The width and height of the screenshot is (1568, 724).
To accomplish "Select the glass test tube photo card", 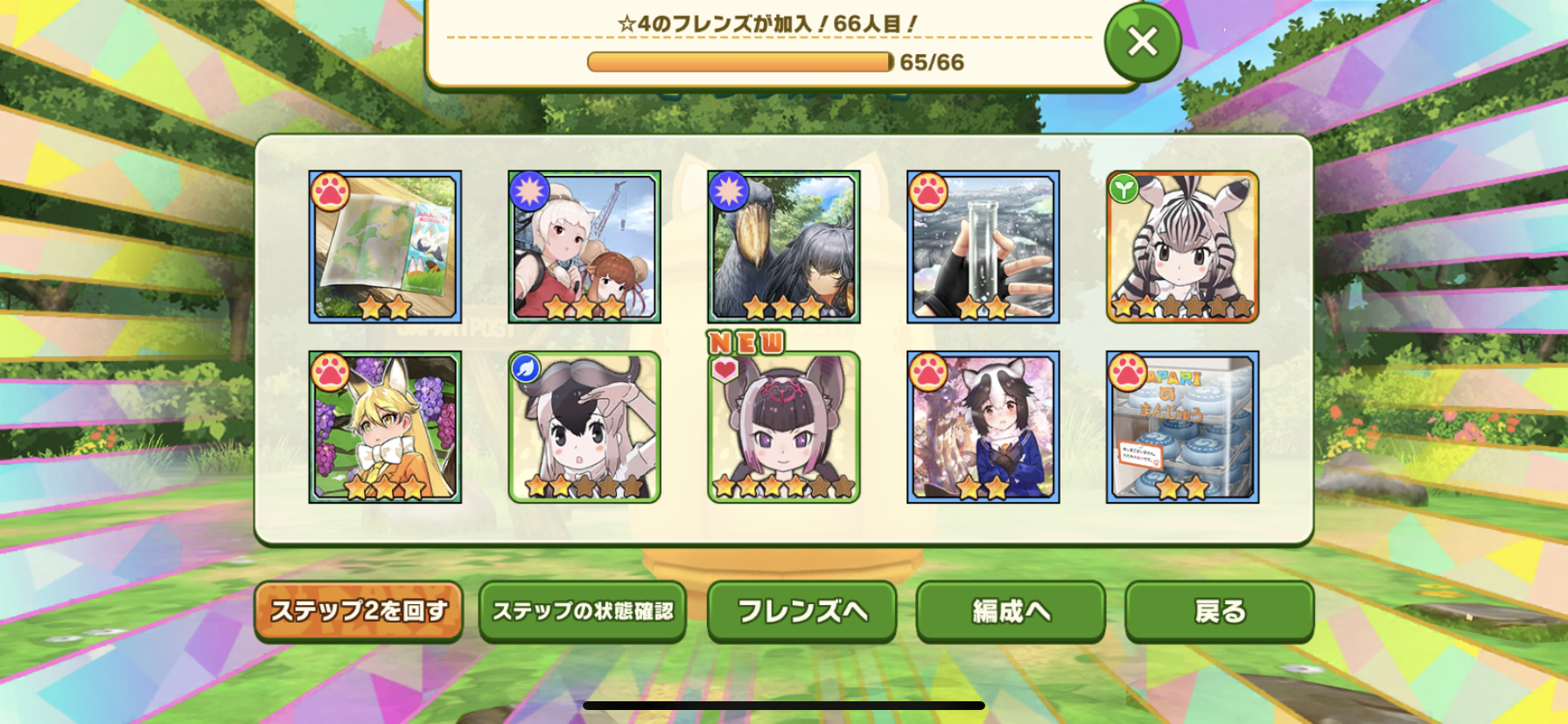I will pyautogui.click(x=983, y=247).
